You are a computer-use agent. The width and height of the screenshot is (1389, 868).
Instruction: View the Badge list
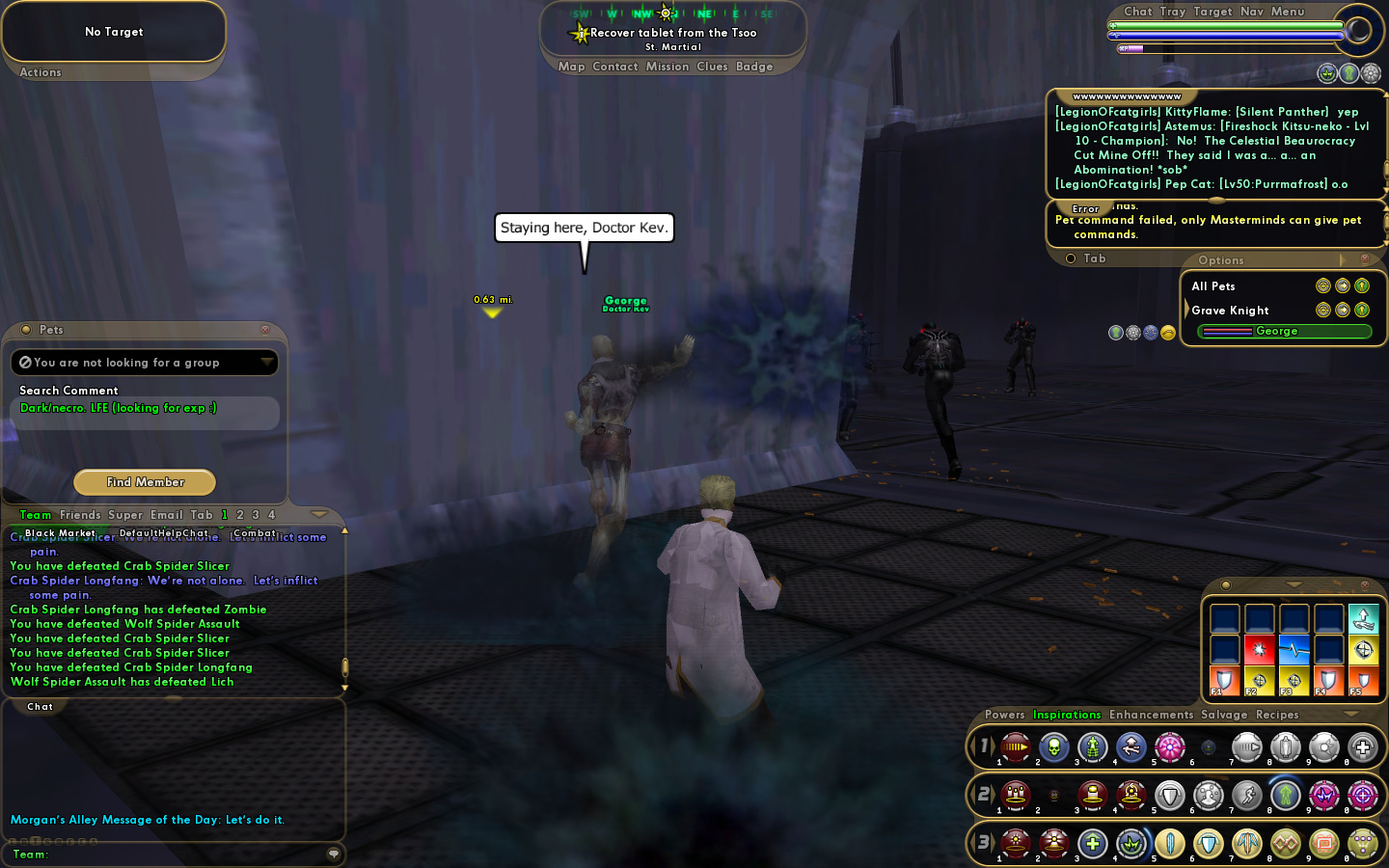click(754, 67)
